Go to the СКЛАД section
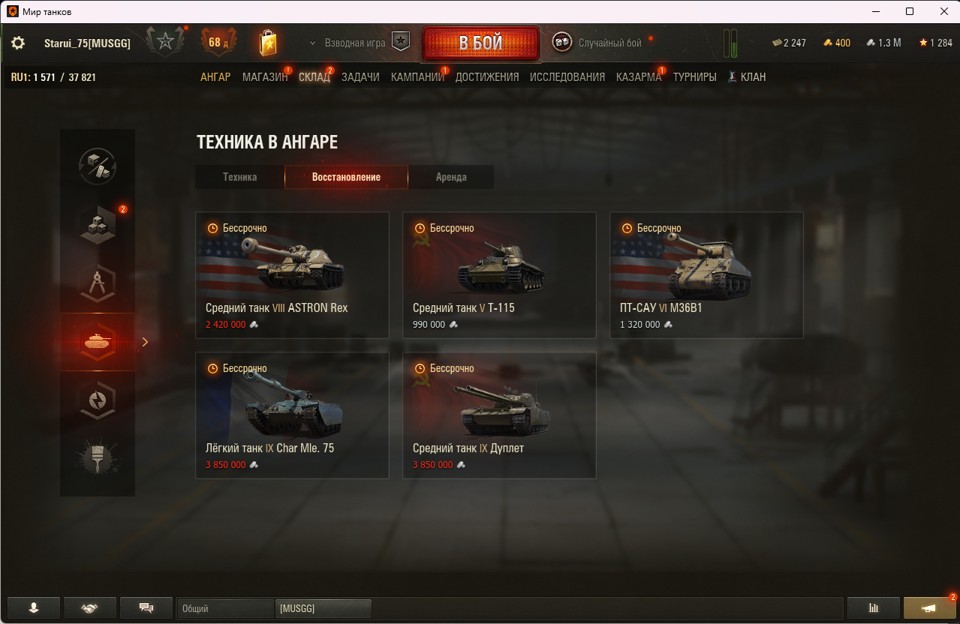This screenshot has height=624, width=960. (314, 77)
